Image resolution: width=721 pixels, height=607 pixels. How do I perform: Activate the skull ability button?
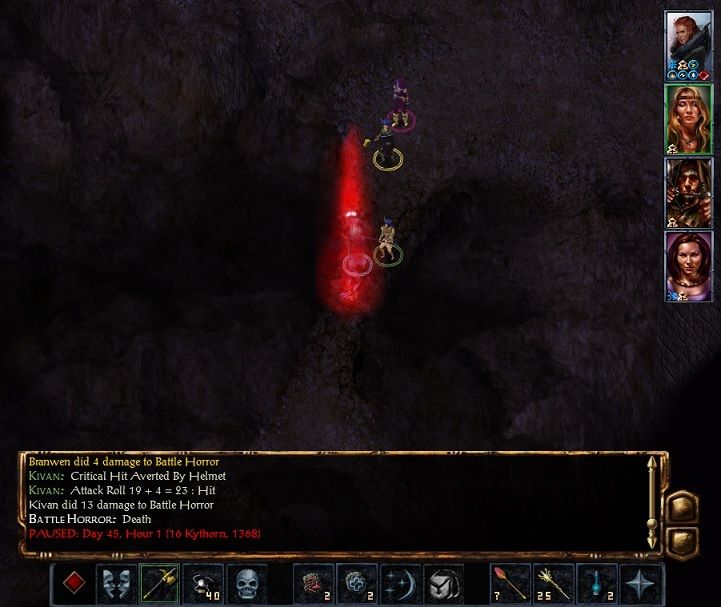247,584
